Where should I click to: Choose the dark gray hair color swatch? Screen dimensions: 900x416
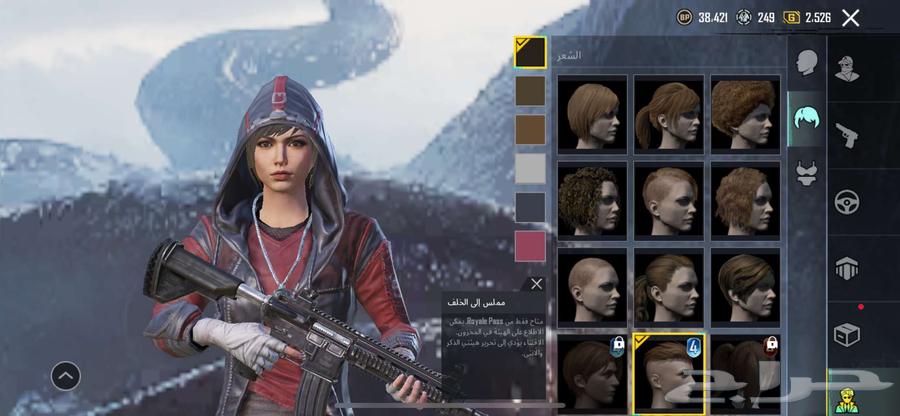coord(530,207)
